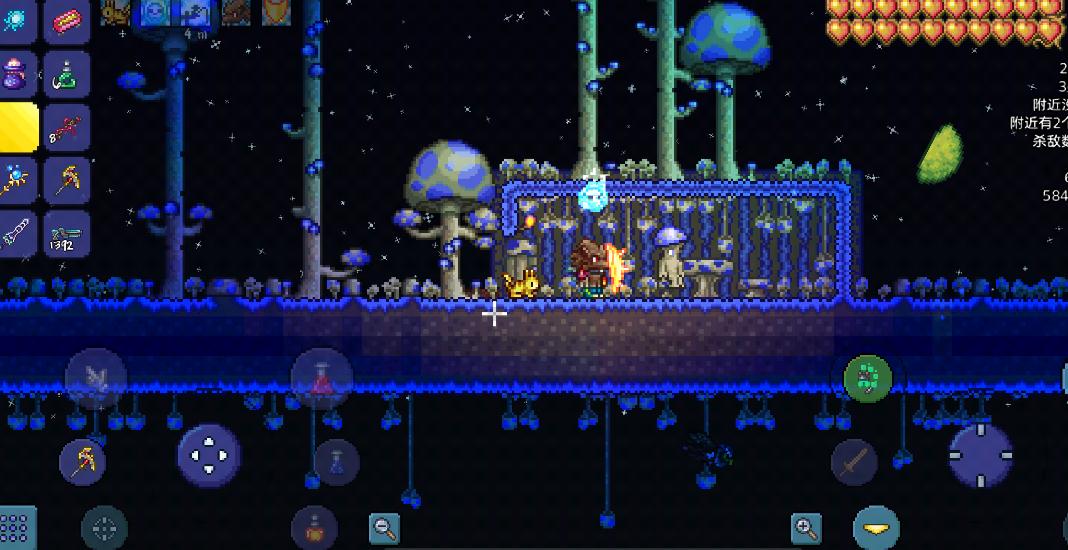Tap the bunny pet buff icon

(116, 11)
